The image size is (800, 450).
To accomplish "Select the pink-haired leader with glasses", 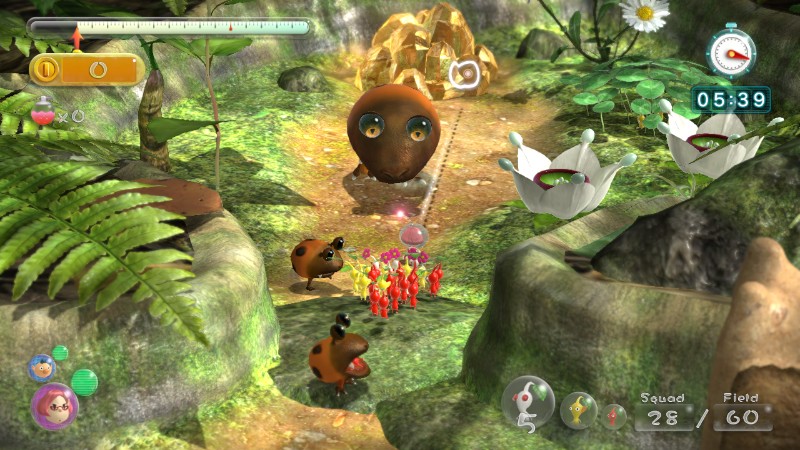I will tap(54, 405).
